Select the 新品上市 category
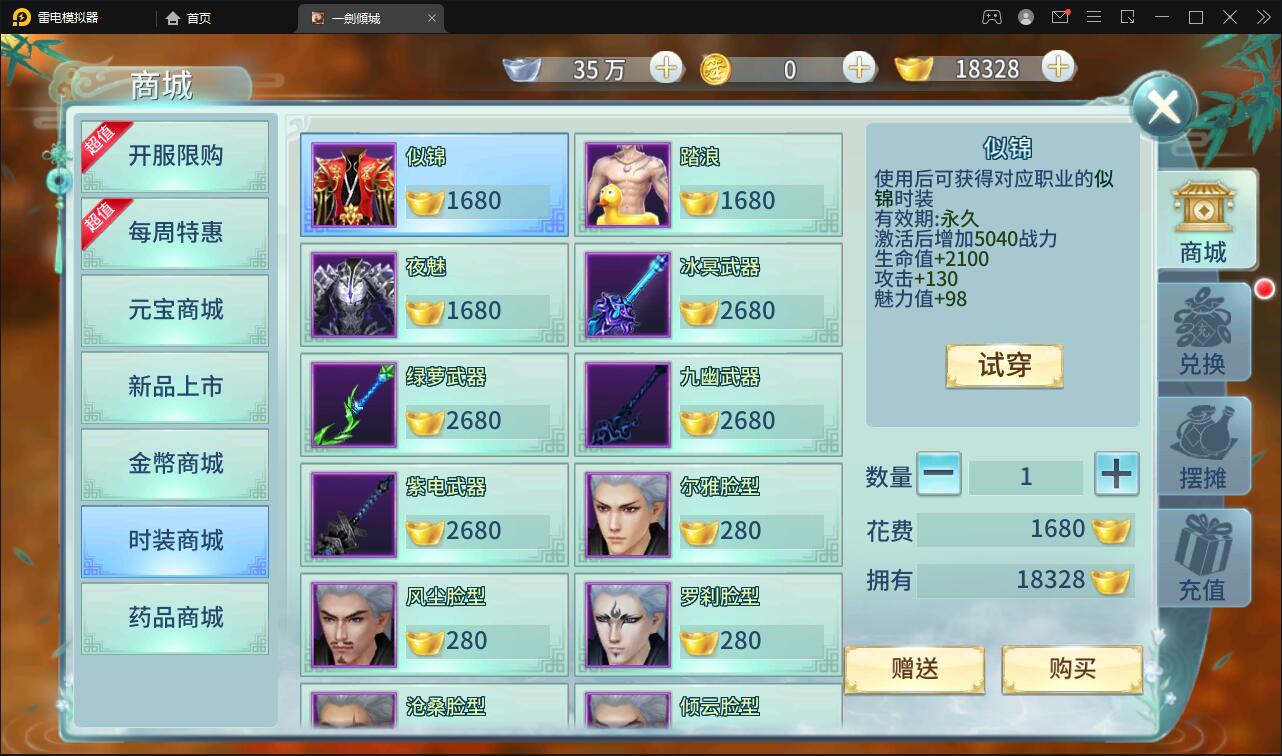 click(175, 387)
